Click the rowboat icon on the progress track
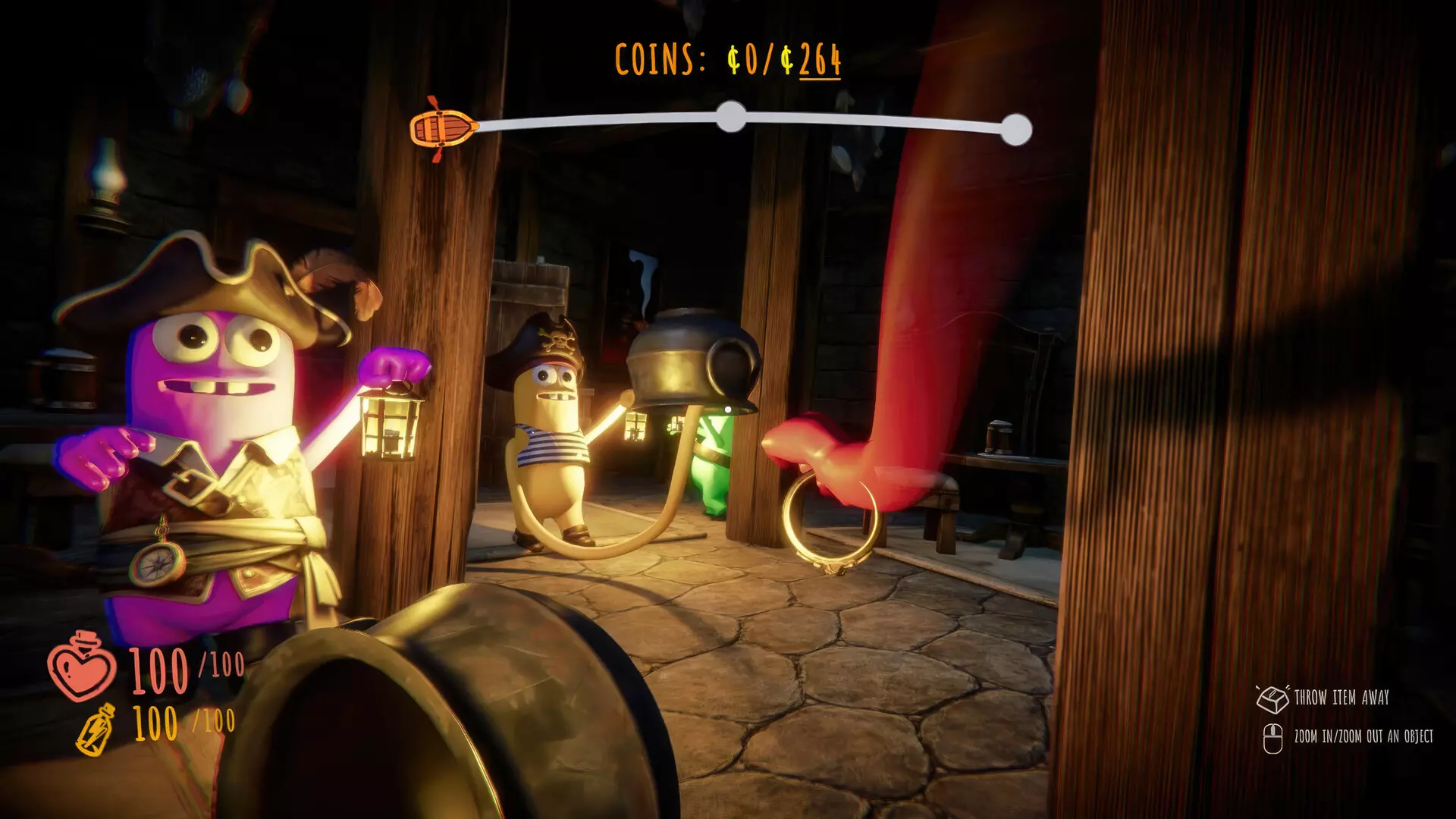Image resolution: width=1456 pixels, height=819 pixels. click(444, 128)
